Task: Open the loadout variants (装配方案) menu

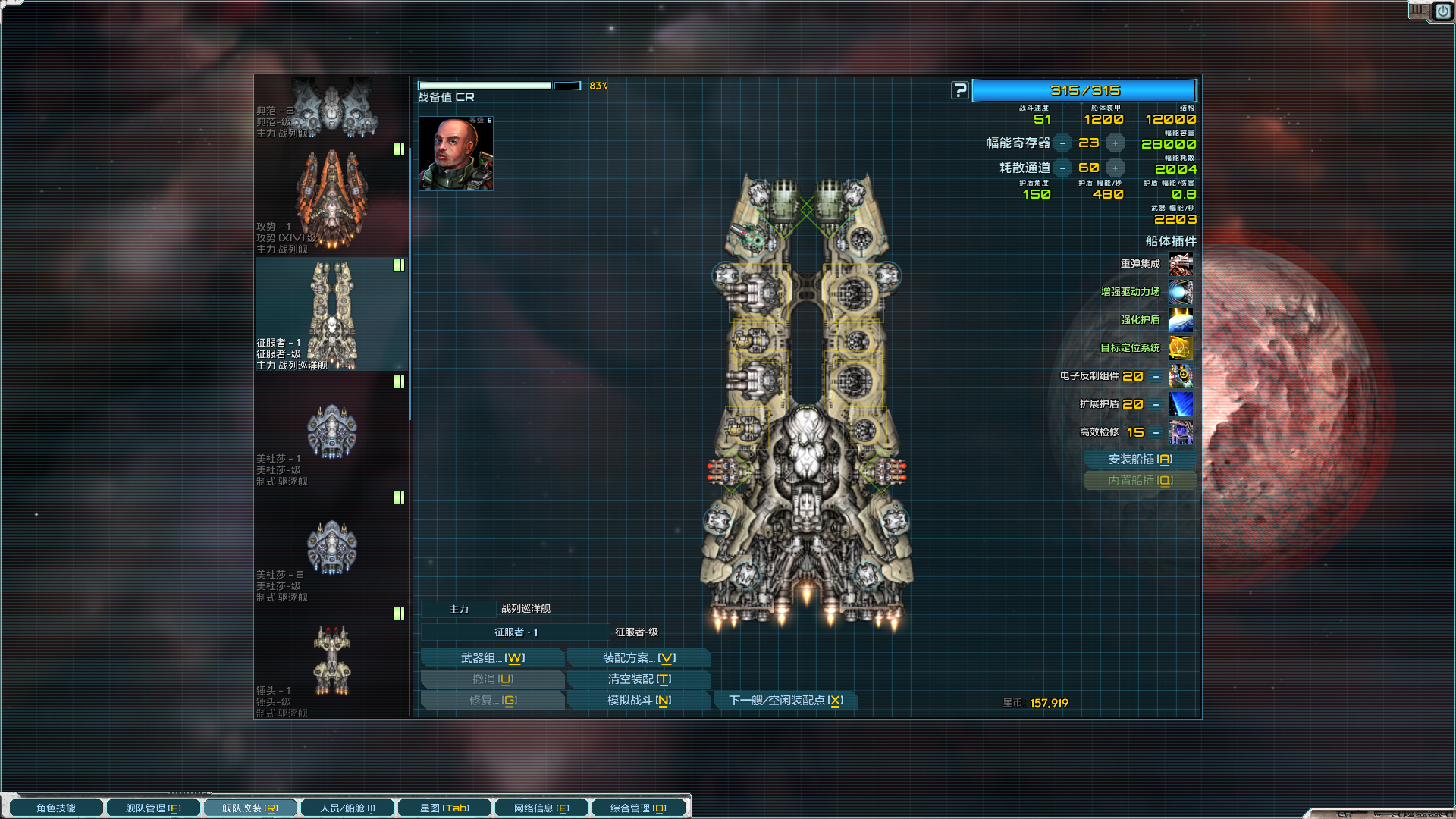Action: pyautogui.click(x=639, y=658)
